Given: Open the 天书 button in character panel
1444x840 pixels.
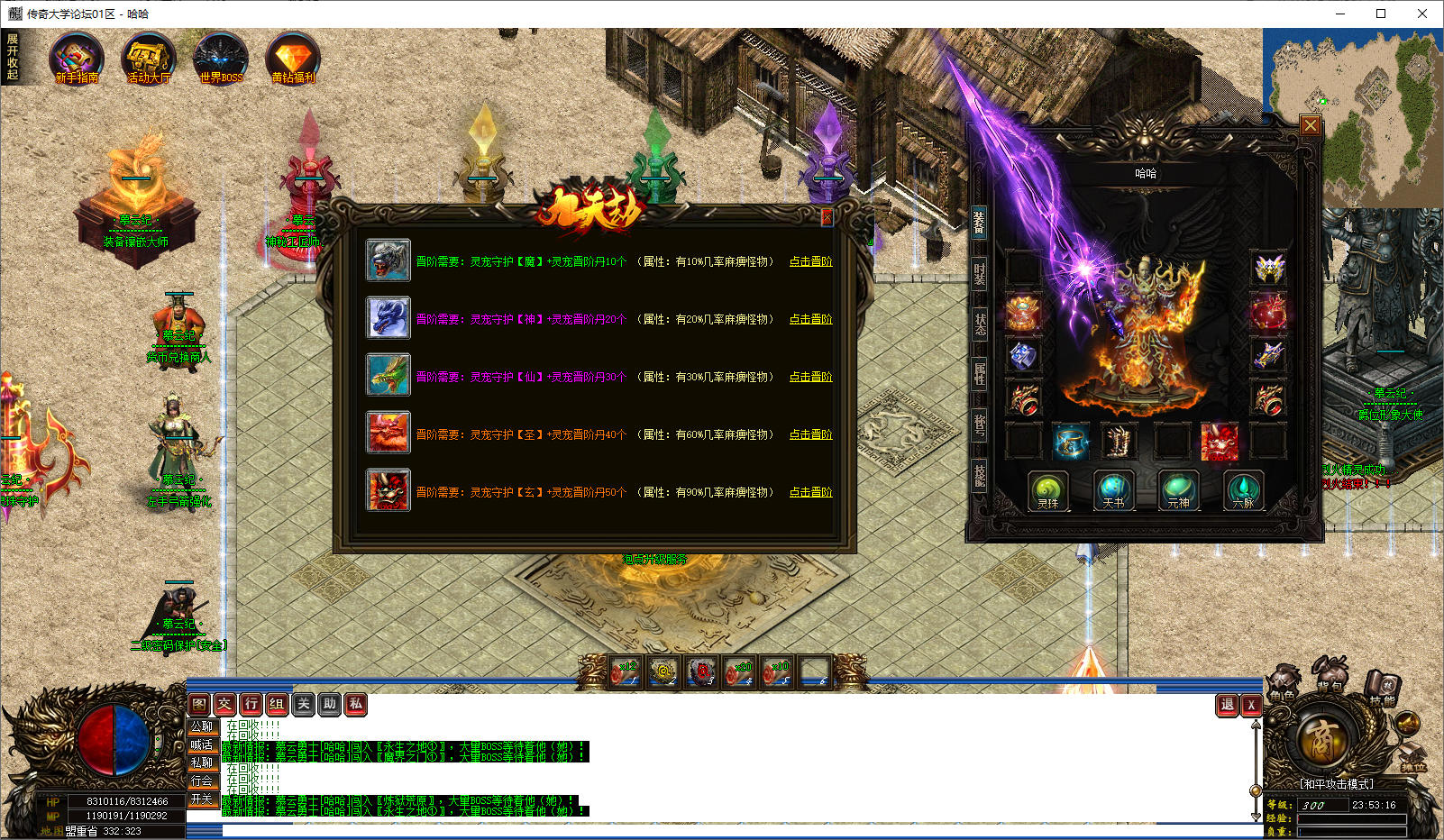Looking at the screenshot, I should click(1113, 491).
